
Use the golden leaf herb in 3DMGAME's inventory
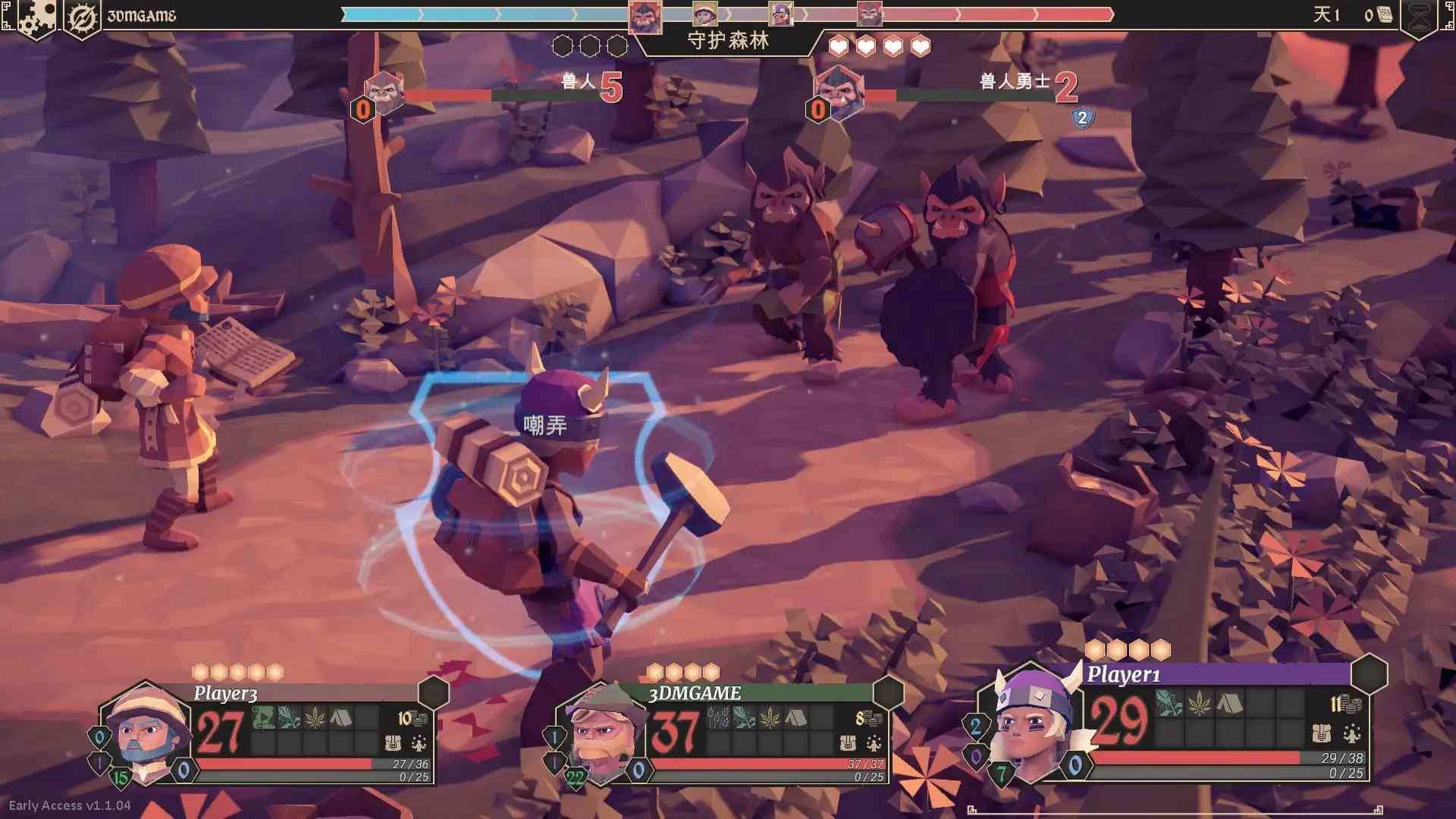[770, 717]
